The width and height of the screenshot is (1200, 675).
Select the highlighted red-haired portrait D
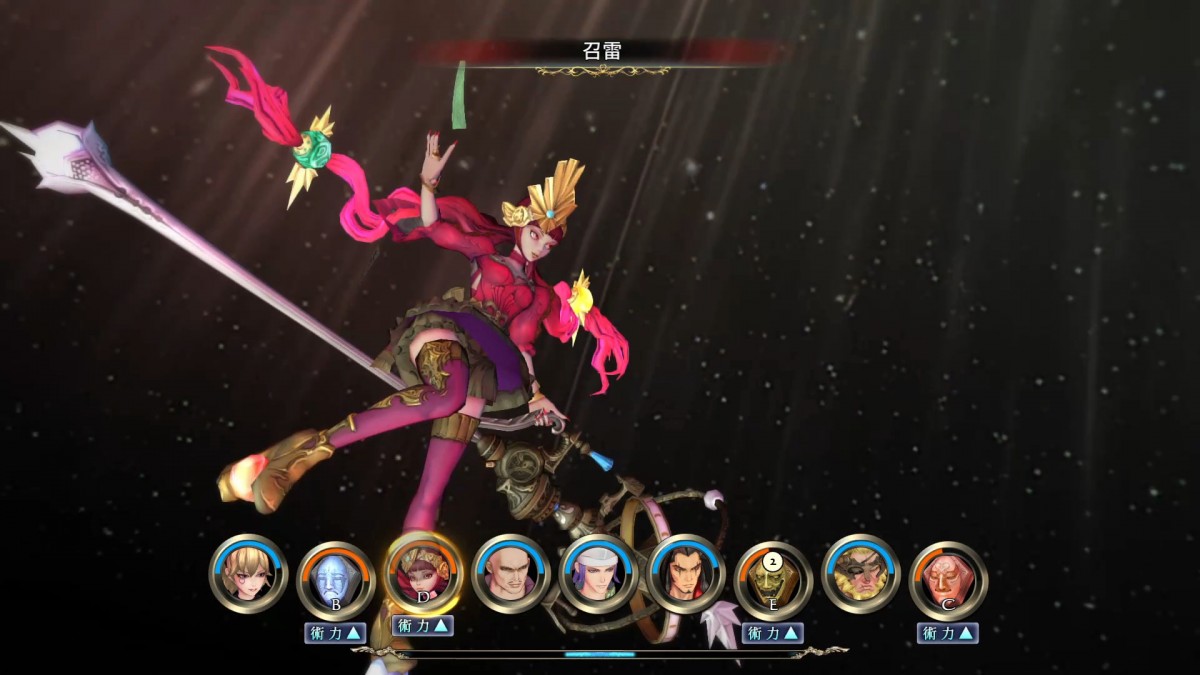tap(422, 574)
